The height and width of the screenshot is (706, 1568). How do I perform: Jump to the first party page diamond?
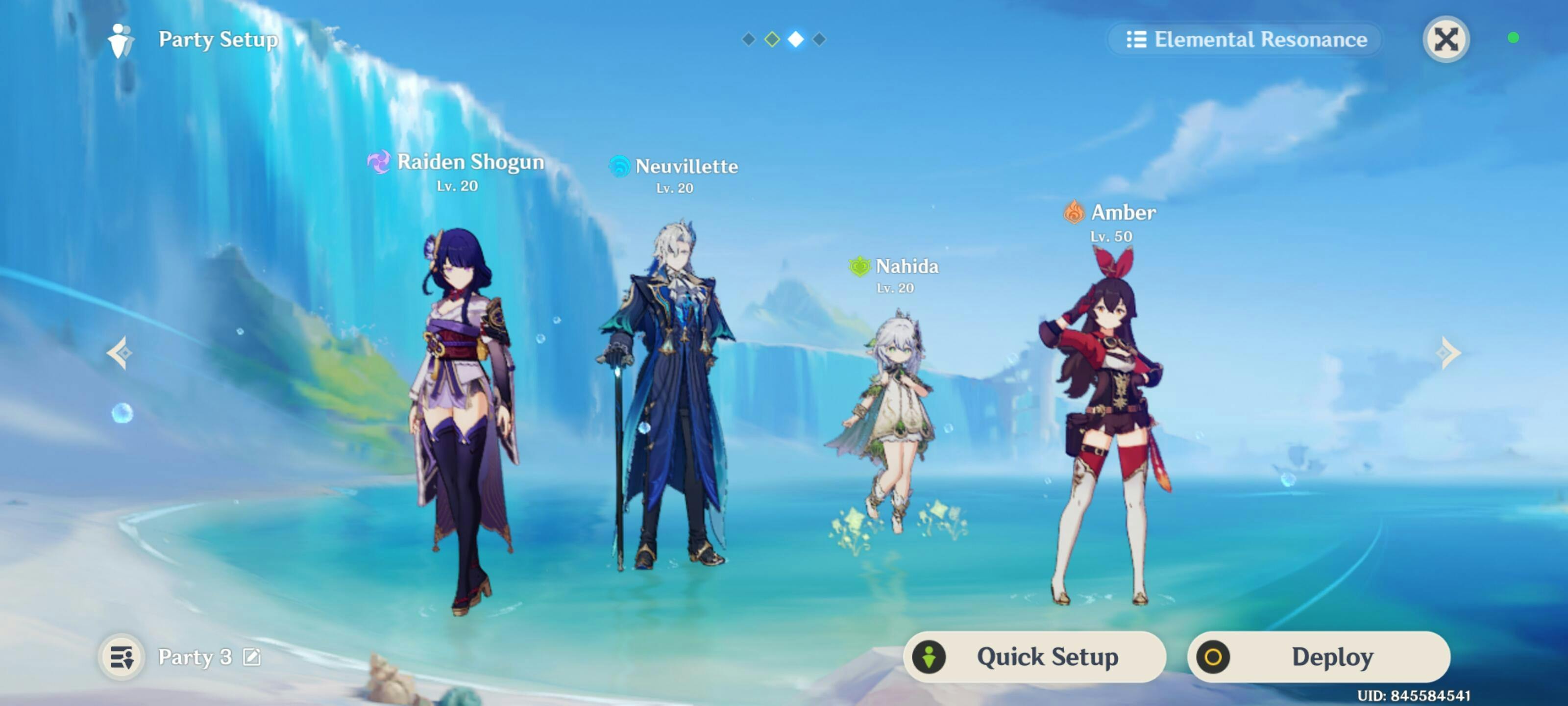[749, 40]
